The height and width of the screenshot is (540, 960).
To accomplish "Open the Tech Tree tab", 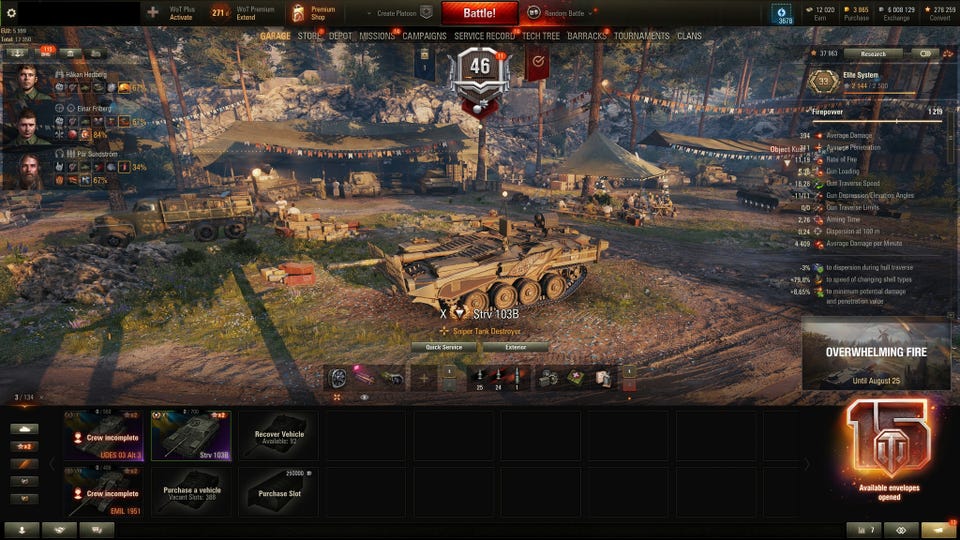I will [x=541, y=36].
